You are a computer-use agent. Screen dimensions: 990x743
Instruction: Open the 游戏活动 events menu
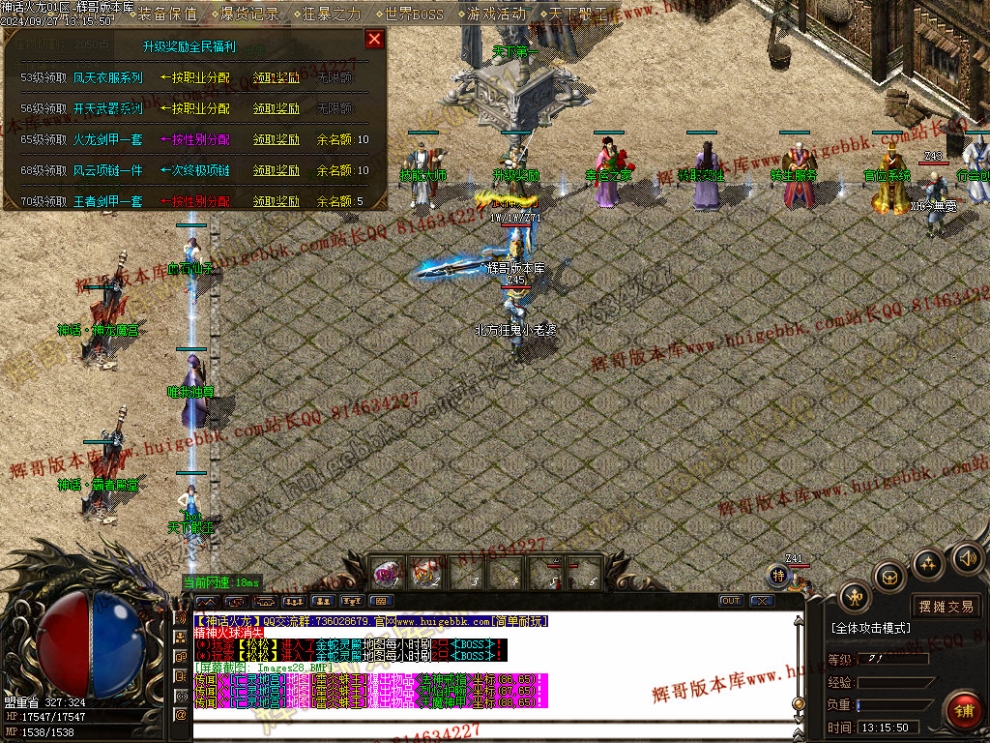[495, 14]
